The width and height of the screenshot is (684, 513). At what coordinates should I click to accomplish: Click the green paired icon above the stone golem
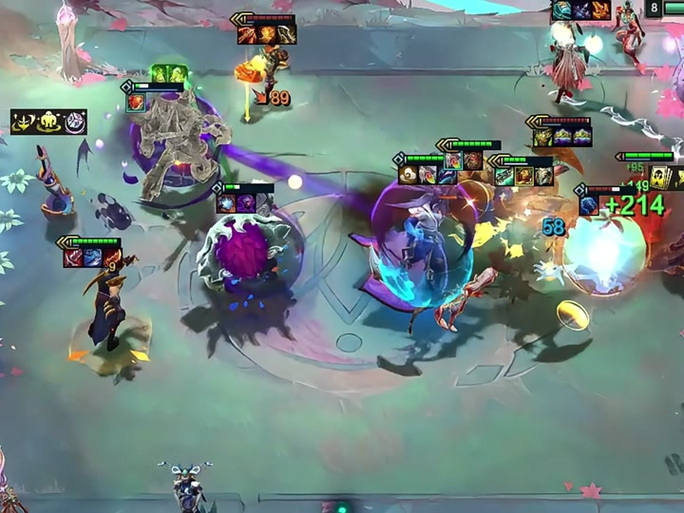click(x=169, y=74)
